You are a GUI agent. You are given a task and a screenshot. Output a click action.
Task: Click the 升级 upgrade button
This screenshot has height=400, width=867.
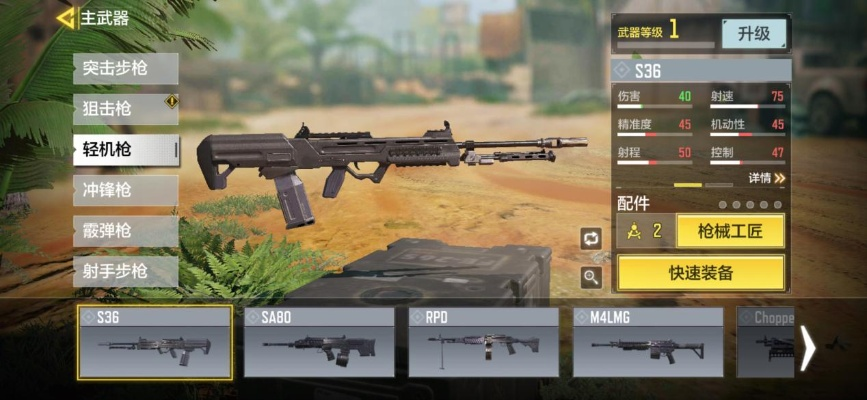click(754, 33)
